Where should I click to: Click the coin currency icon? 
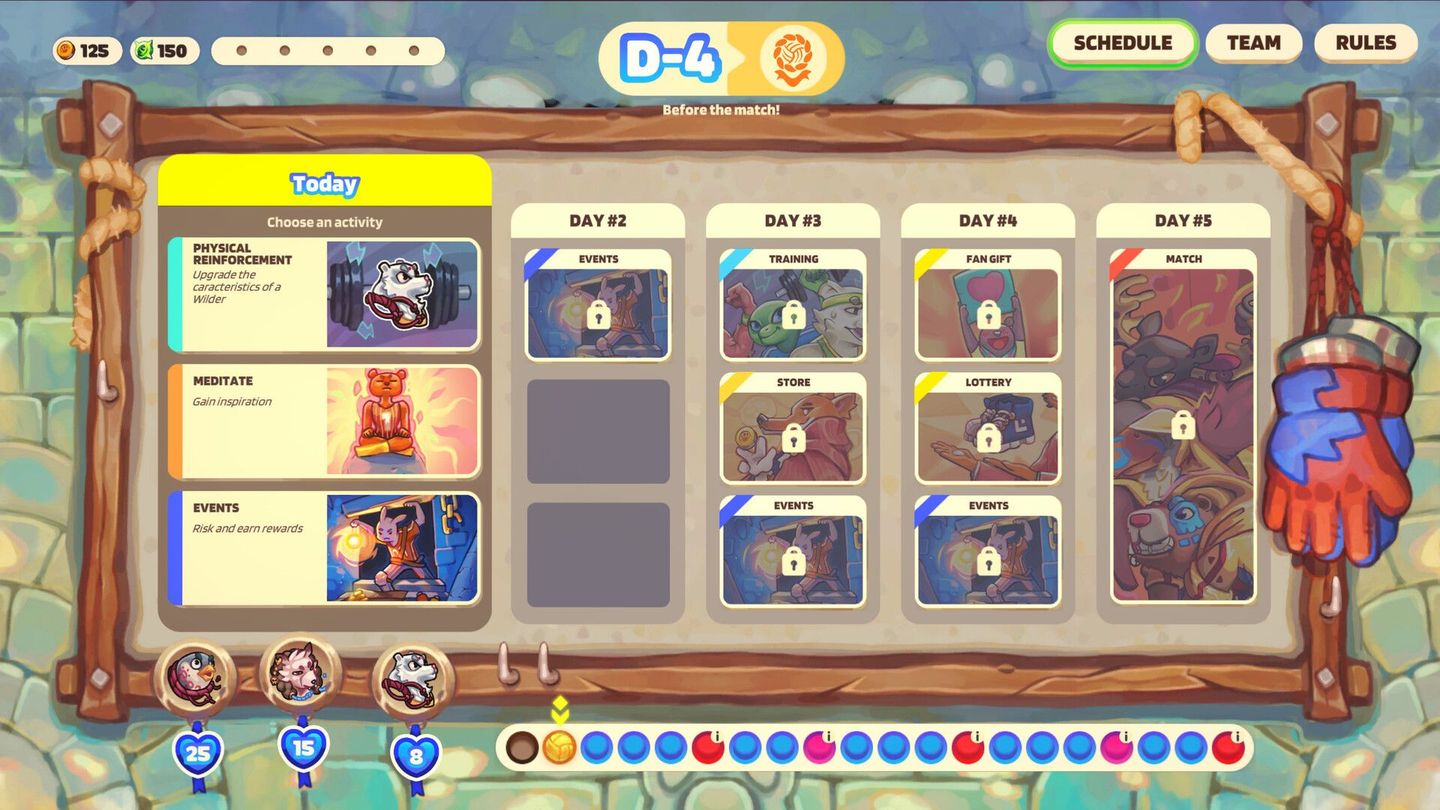65,50
